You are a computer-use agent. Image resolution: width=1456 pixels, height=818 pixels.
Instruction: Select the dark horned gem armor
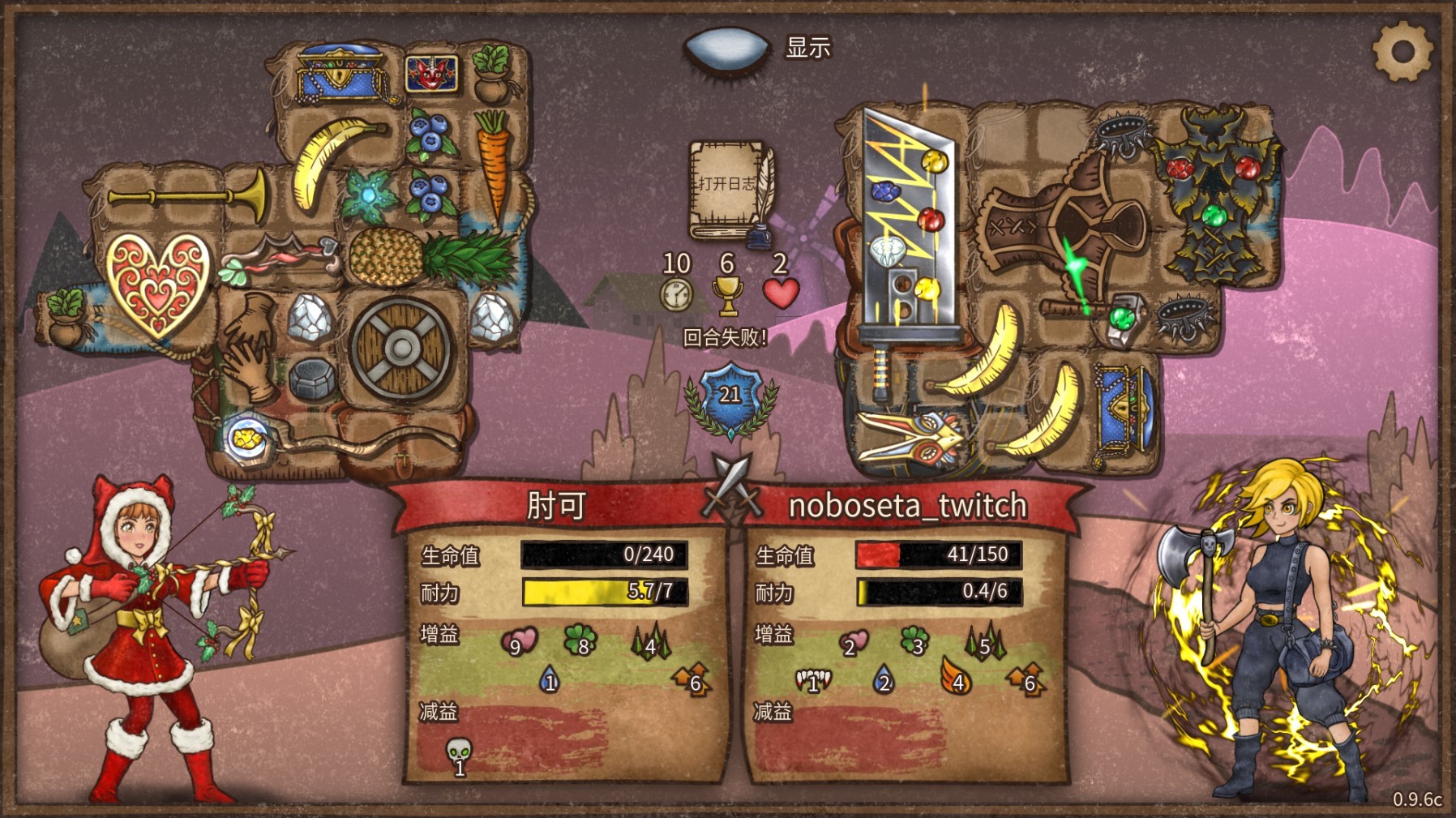pyautogui.click(x=1214, y=197)
